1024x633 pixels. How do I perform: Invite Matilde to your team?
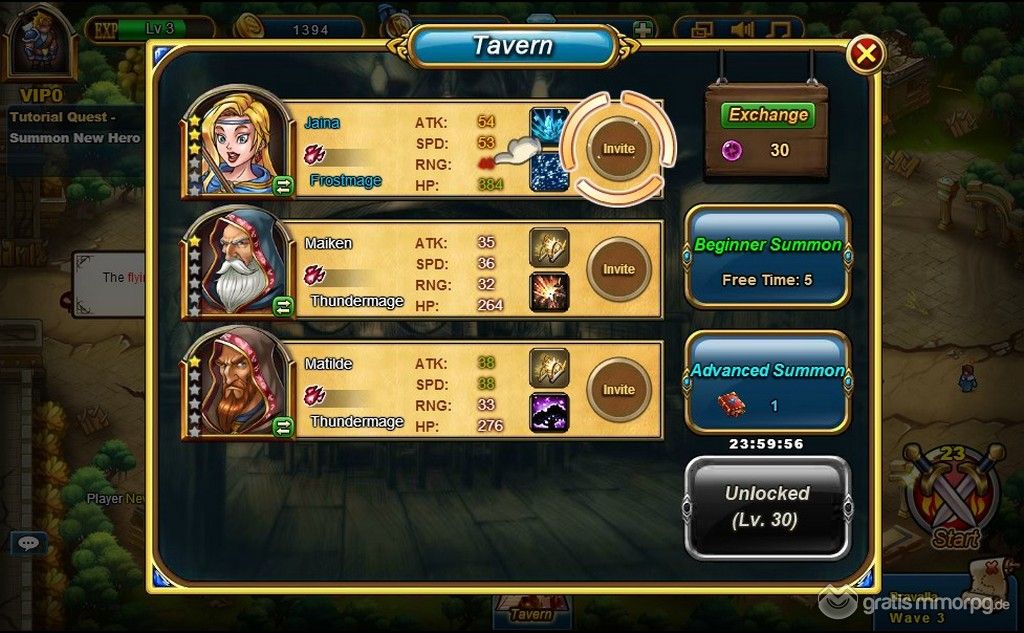click(618, 389)
